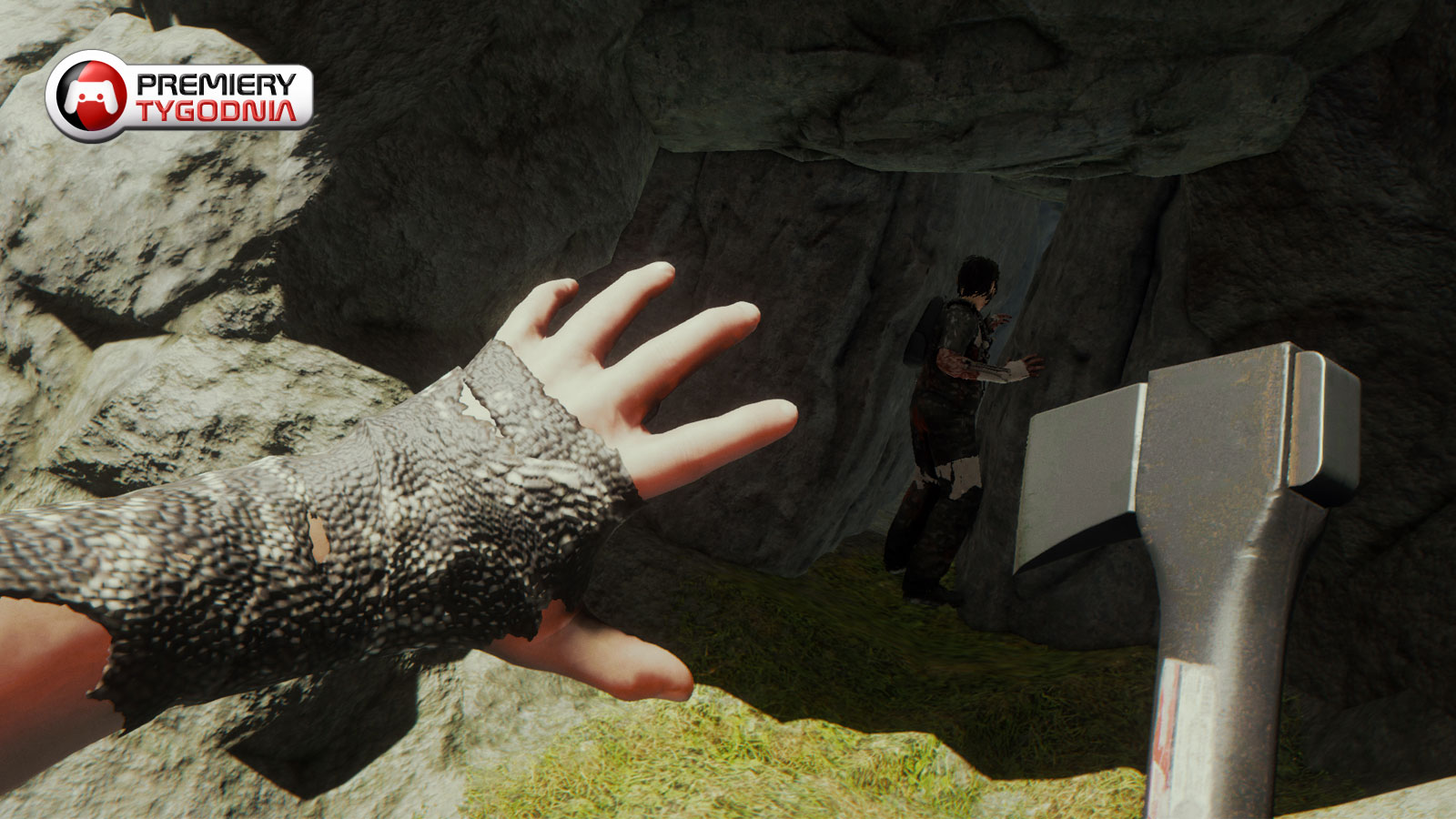Click the Premiery Tygodnia logo badge

179,96
